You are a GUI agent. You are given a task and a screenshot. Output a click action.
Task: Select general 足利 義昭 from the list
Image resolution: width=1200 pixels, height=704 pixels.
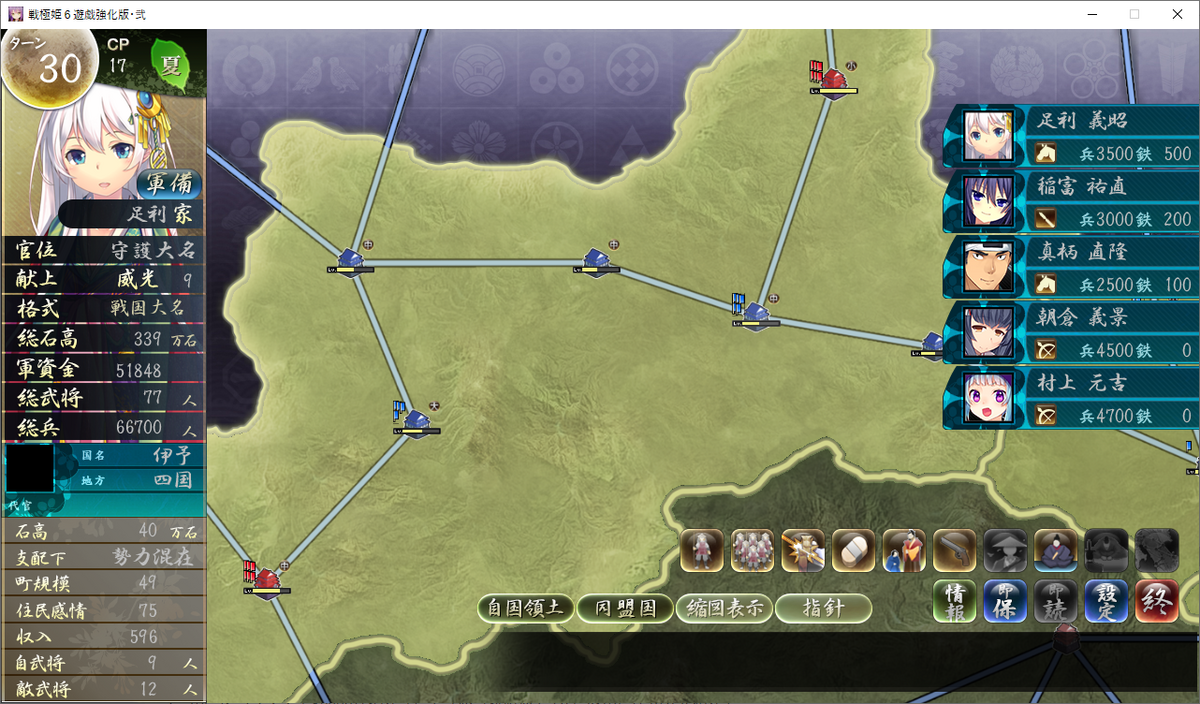[1070, 136]
